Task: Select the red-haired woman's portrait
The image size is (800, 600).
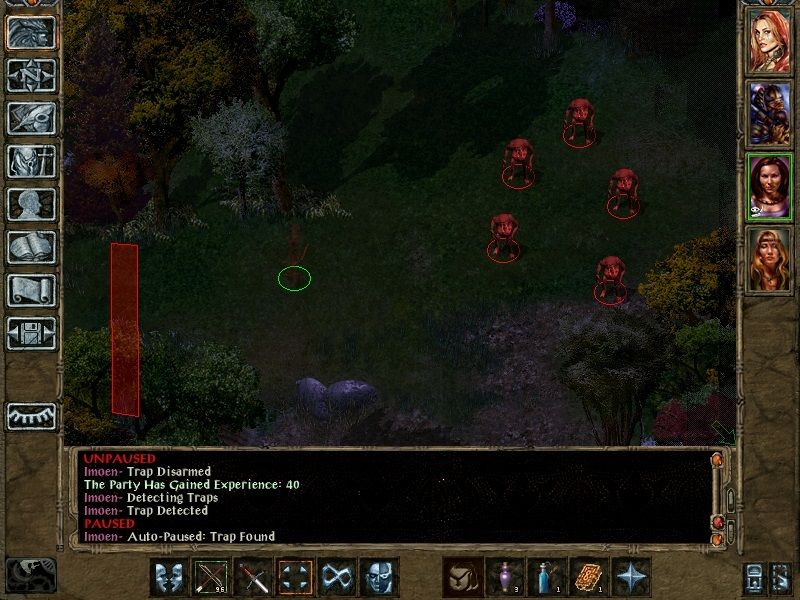Action: pos(769,40)
